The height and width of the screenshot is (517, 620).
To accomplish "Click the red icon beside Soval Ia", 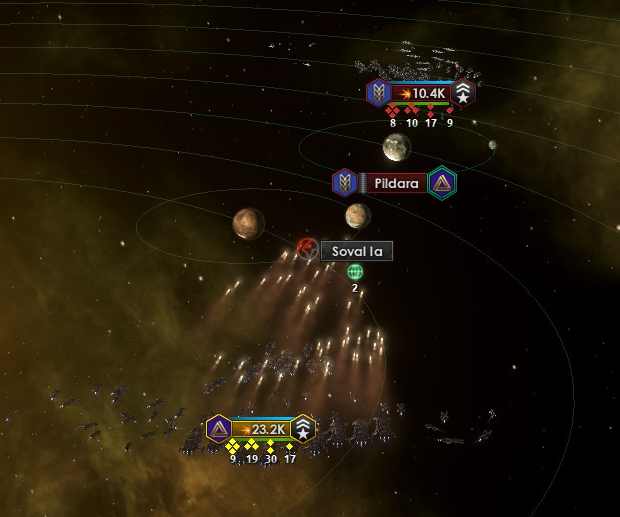I will click(x=308, y=248).
